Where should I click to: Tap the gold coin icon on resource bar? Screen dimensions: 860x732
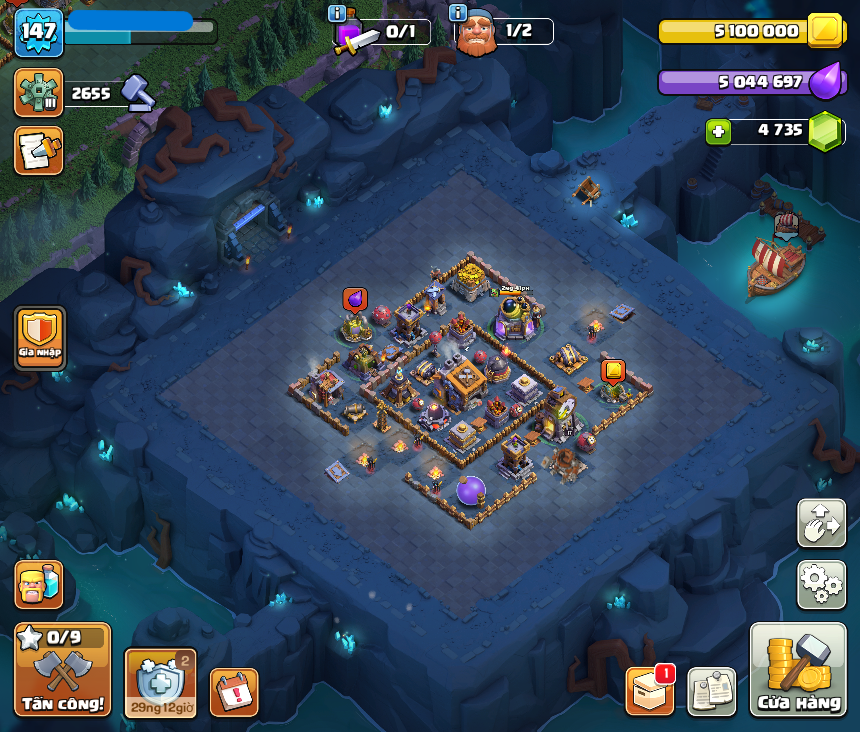(x=825, y=31)
